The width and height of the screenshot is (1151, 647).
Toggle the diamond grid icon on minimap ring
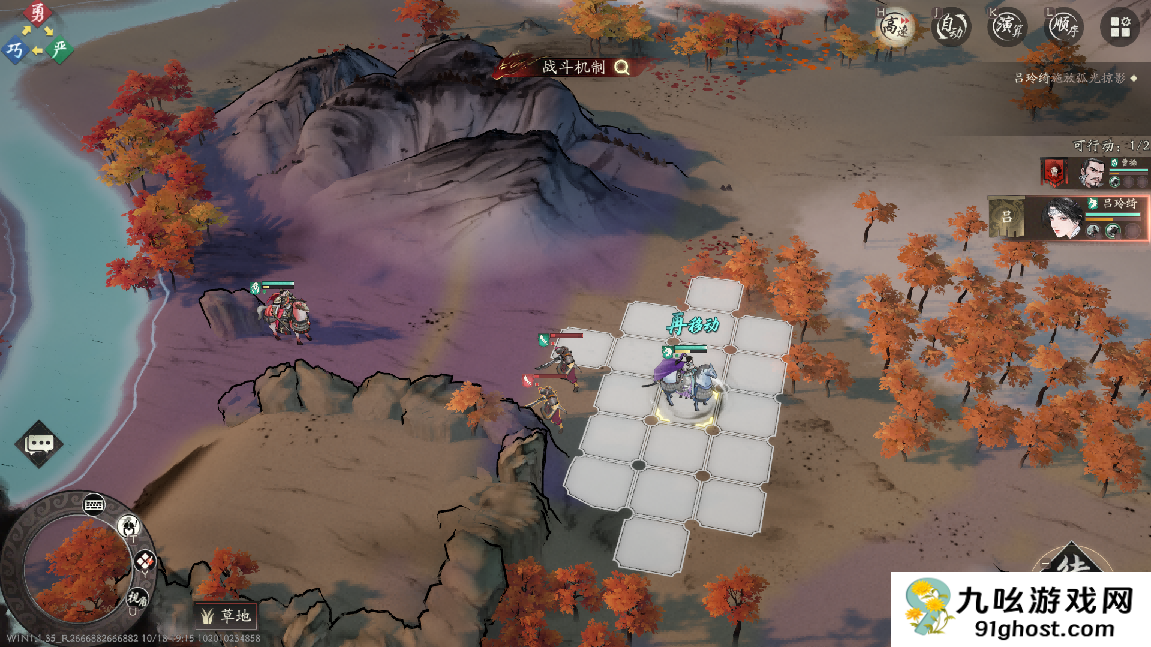pos(144,561)
